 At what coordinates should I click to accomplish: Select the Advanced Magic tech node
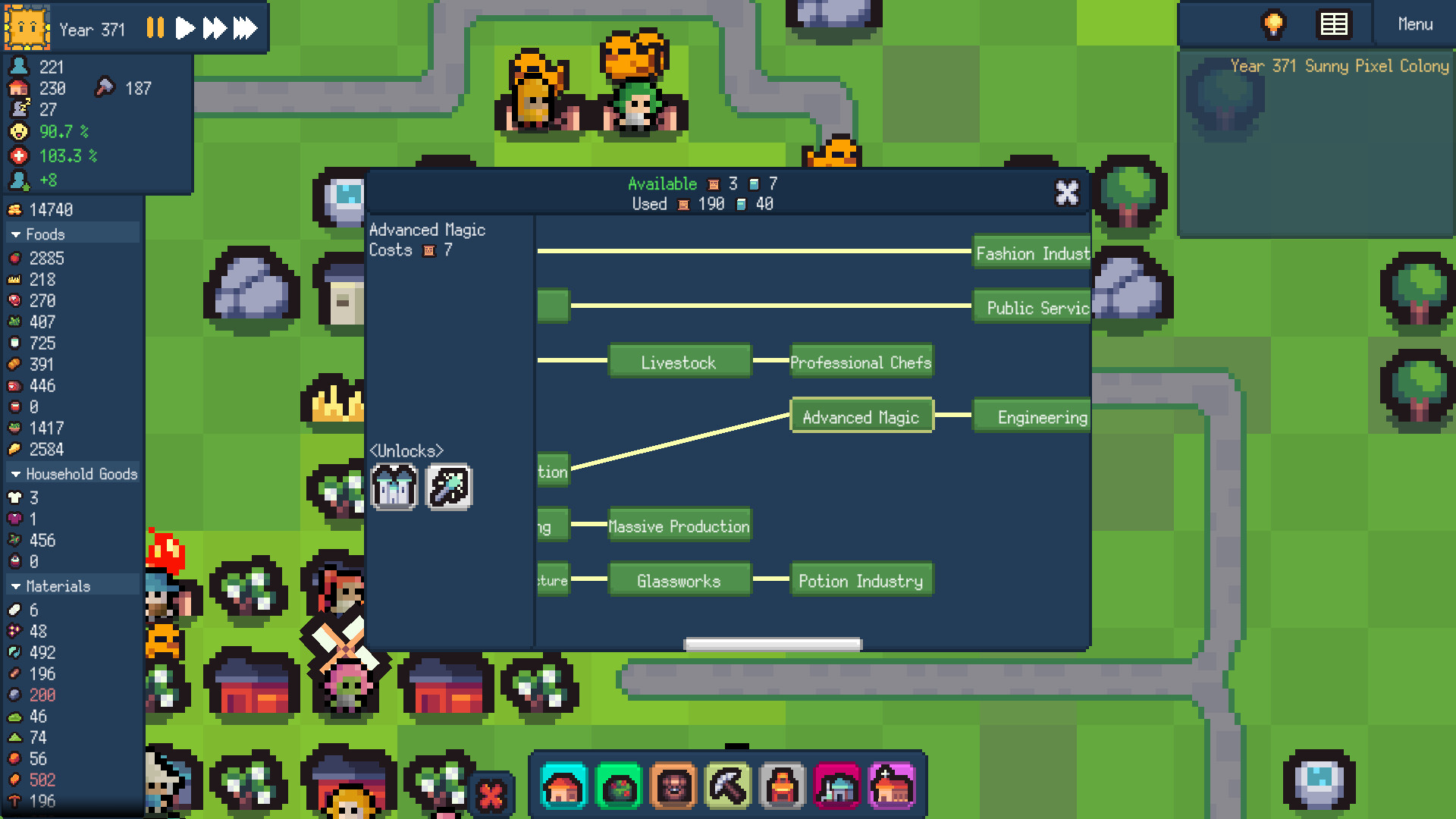861,416
